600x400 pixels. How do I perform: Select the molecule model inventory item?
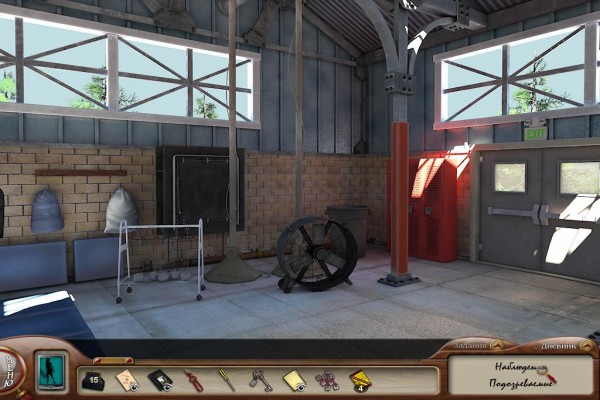pos(326,379)
